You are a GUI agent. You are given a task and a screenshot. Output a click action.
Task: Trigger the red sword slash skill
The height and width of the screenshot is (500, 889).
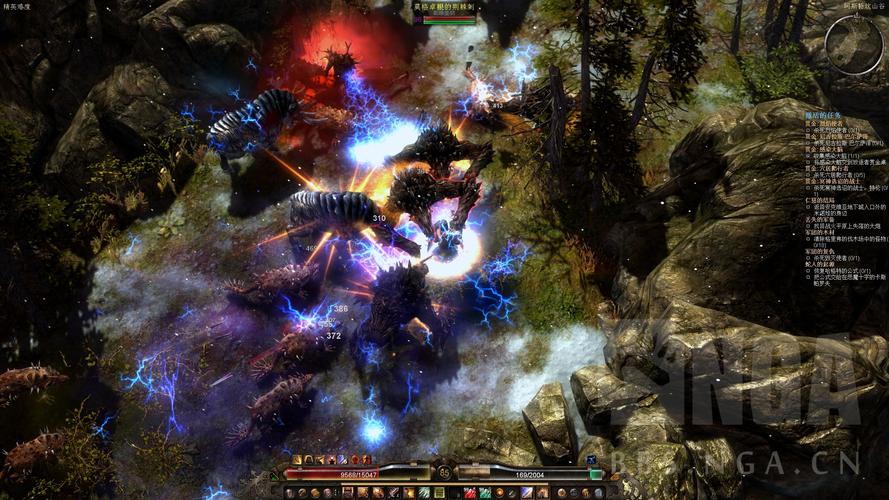pyautogui.click(x=393, y=492)
